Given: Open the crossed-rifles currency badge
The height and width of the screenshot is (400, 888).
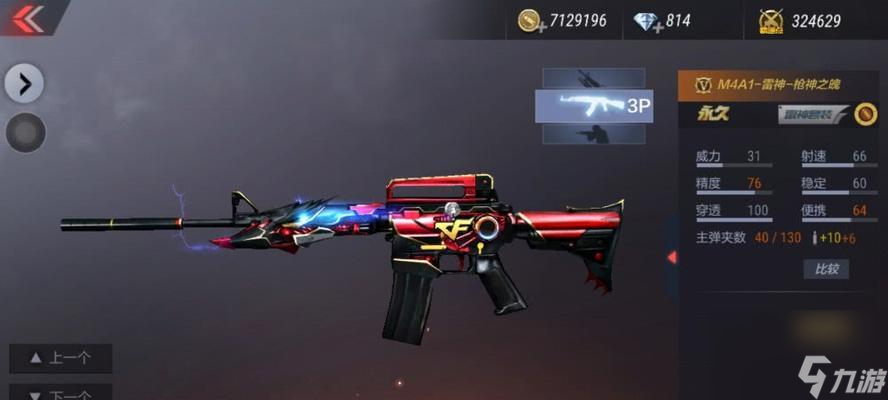Looking at the screenshot, I should click(770, 21).
